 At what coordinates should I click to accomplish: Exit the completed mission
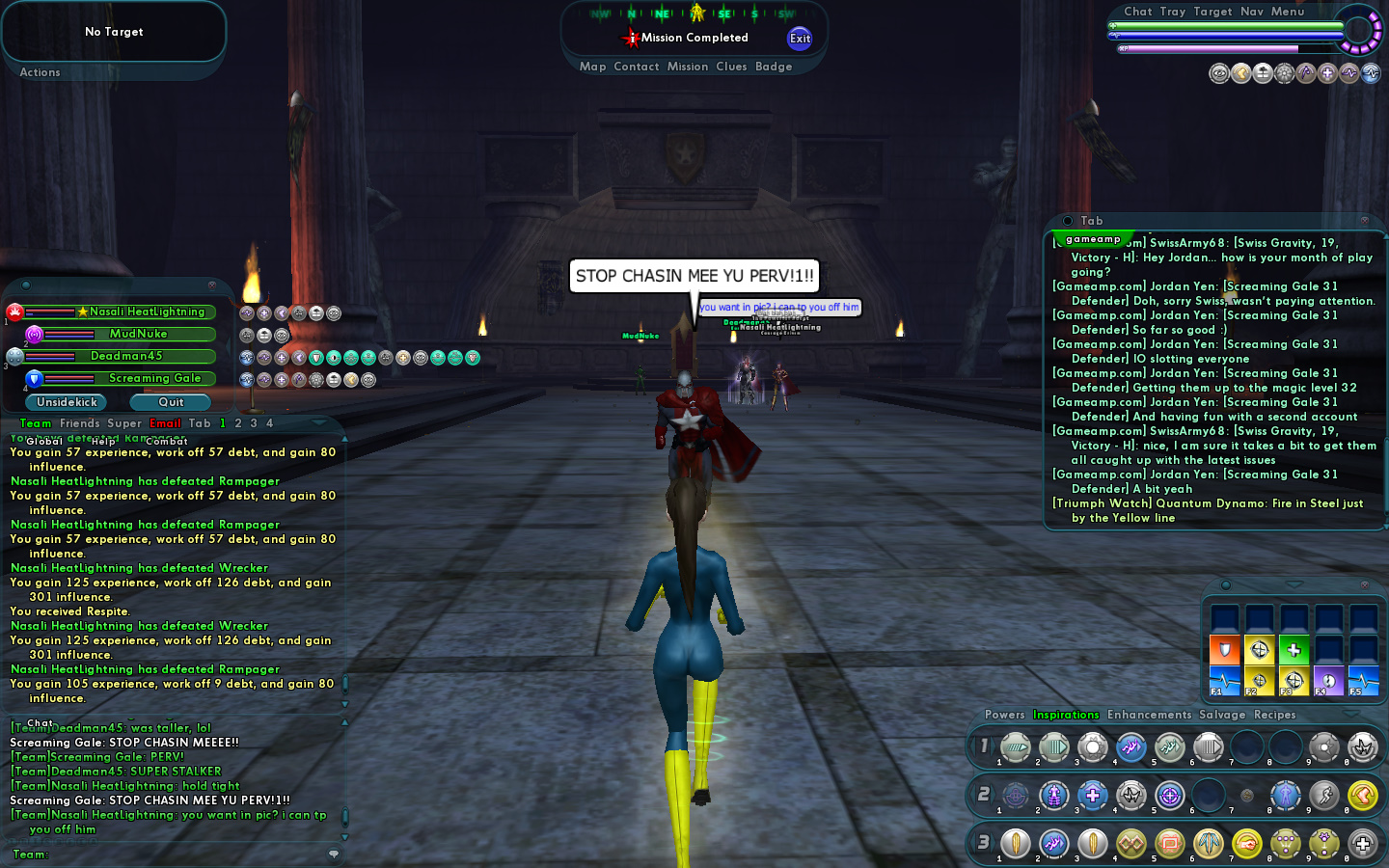[800, 39]
